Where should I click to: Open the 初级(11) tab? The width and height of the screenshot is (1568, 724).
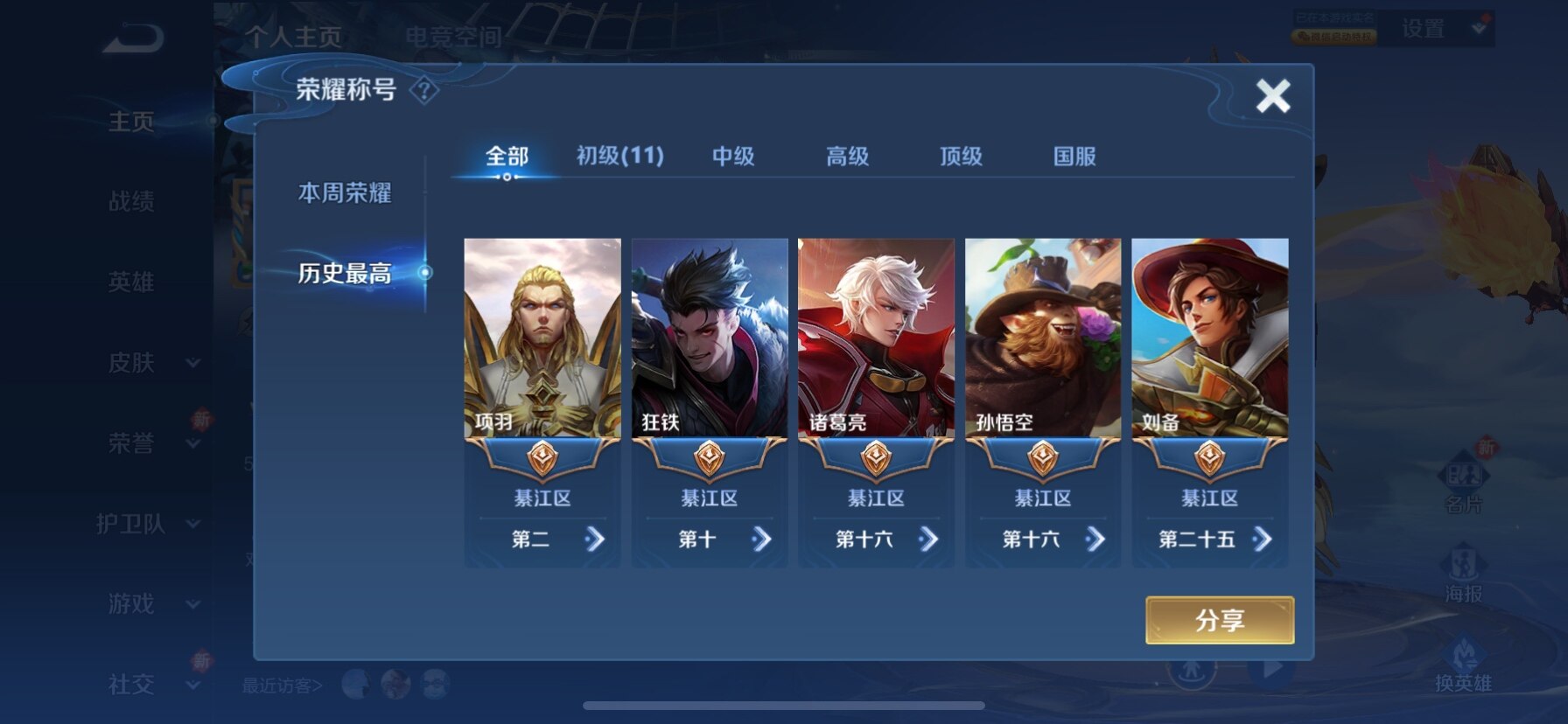[x=619, y=157]
